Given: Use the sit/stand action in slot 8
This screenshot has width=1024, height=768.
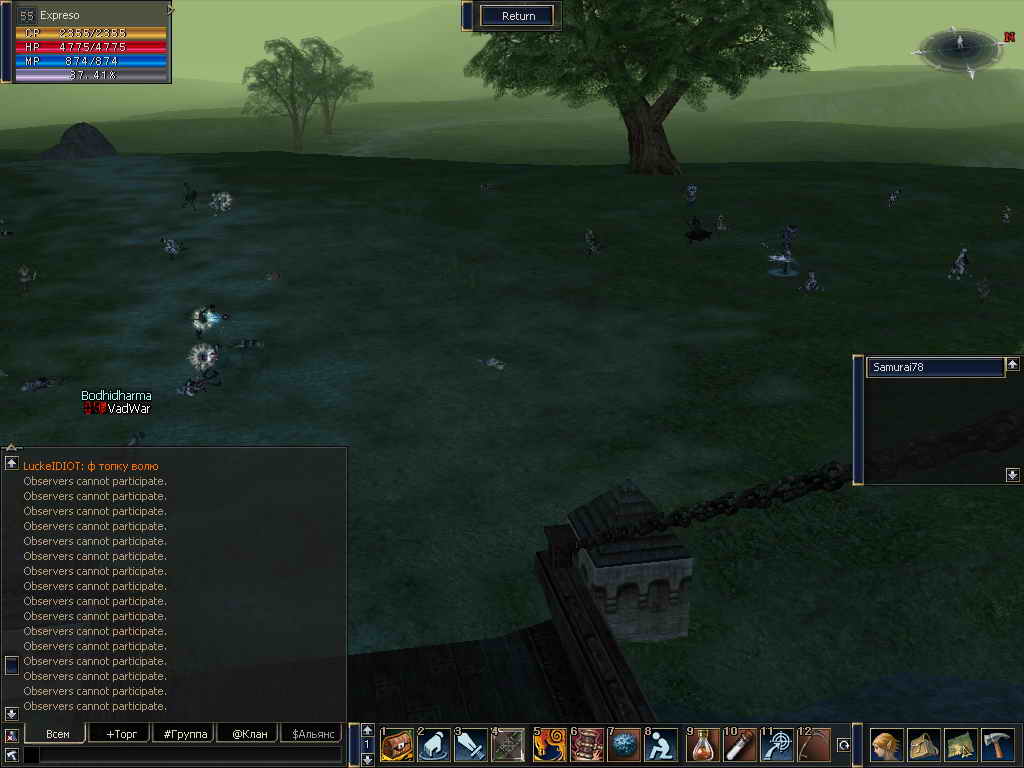Looking at the screenshot, I should (662, 745).
